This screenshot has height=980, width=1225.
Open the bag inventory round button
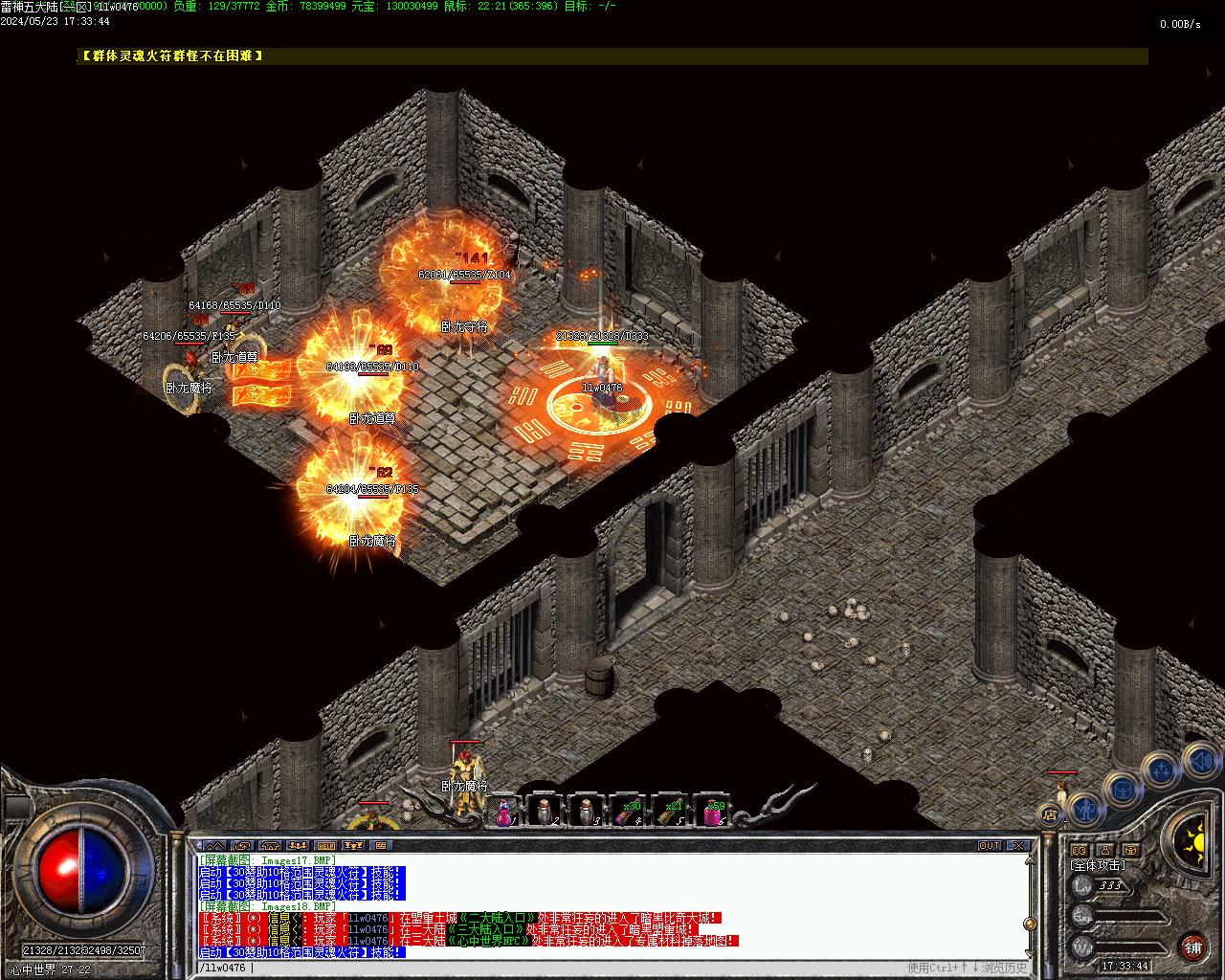(x=1122, y=789)
